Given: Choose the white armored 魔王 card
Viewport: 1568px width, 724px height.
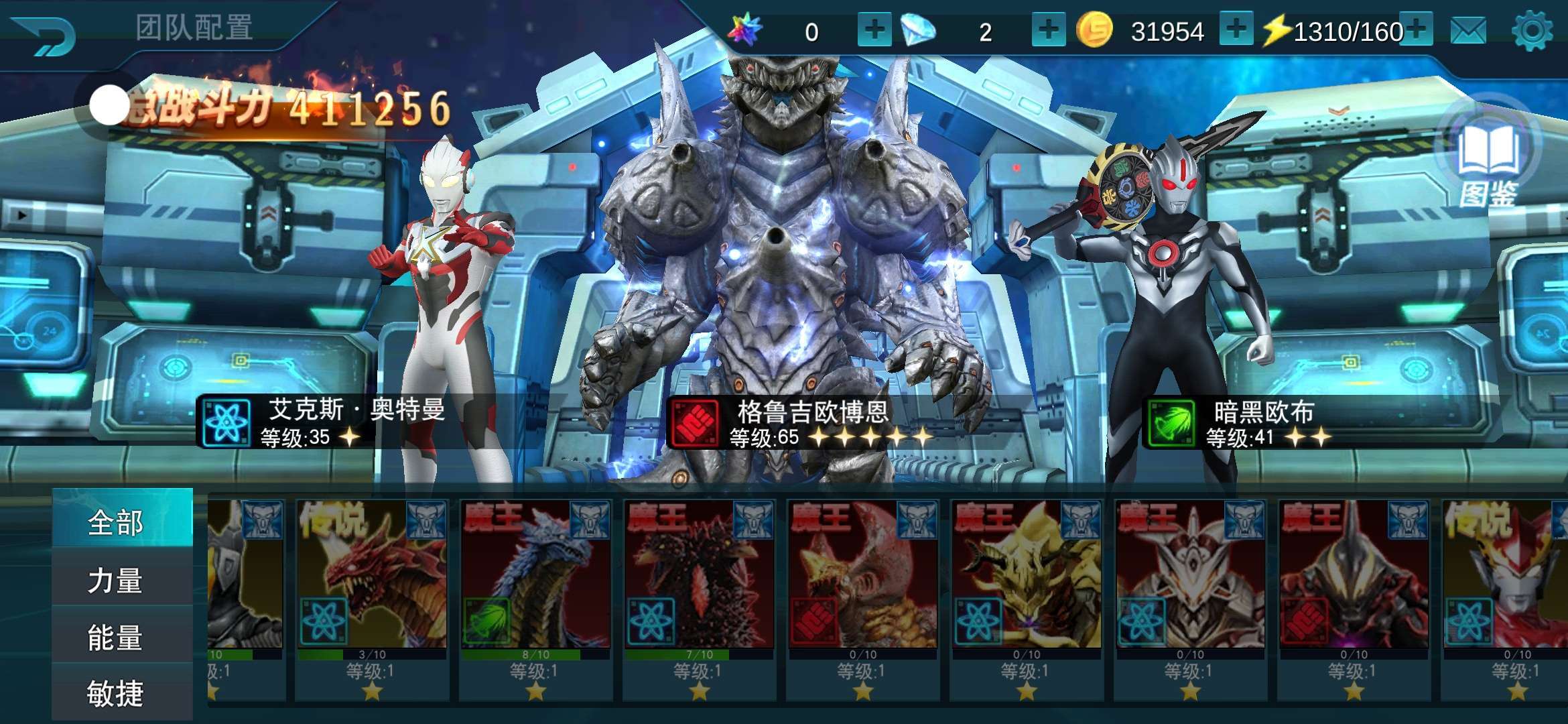Looking at the screenshot, I should click(1189, 590).
